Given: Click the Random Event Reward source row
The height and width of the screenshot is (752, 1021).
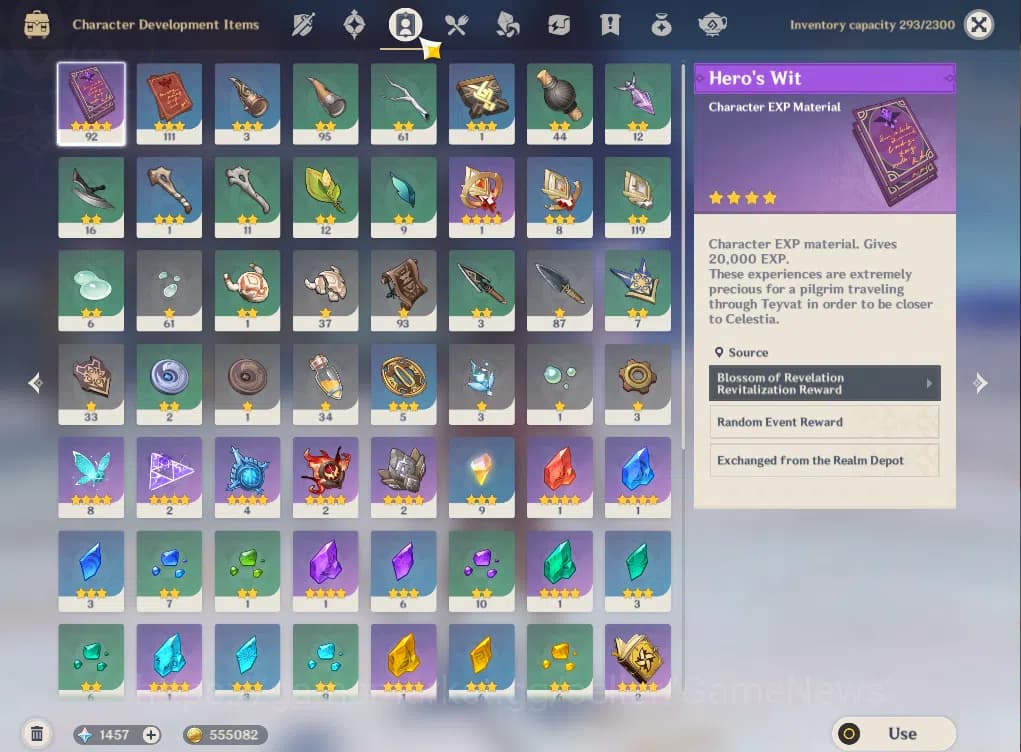Looking at the screenshot, I should click(x=825, y=422).
